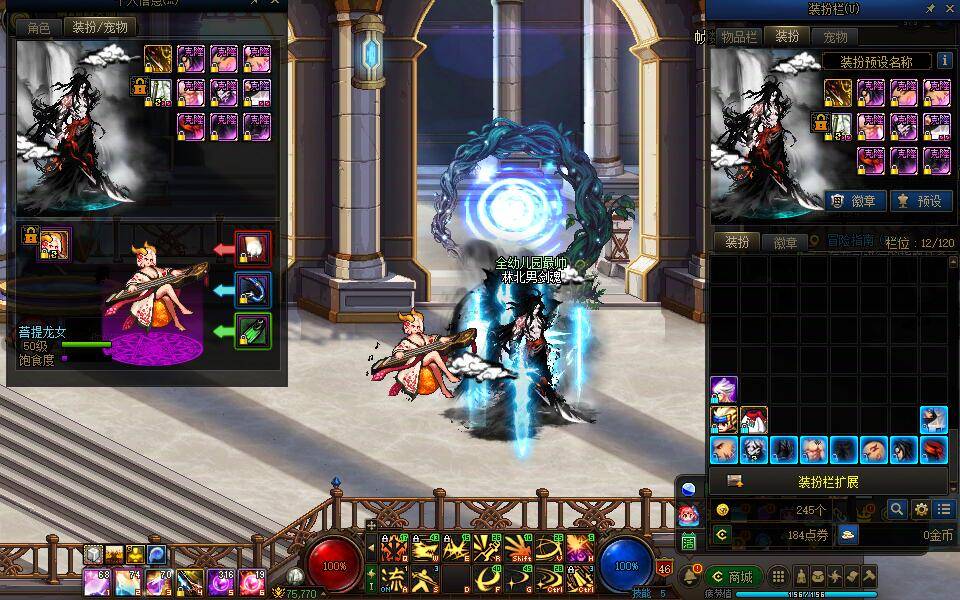Click the 预设 preset button

pyautogui.click(x=919, y=200)
